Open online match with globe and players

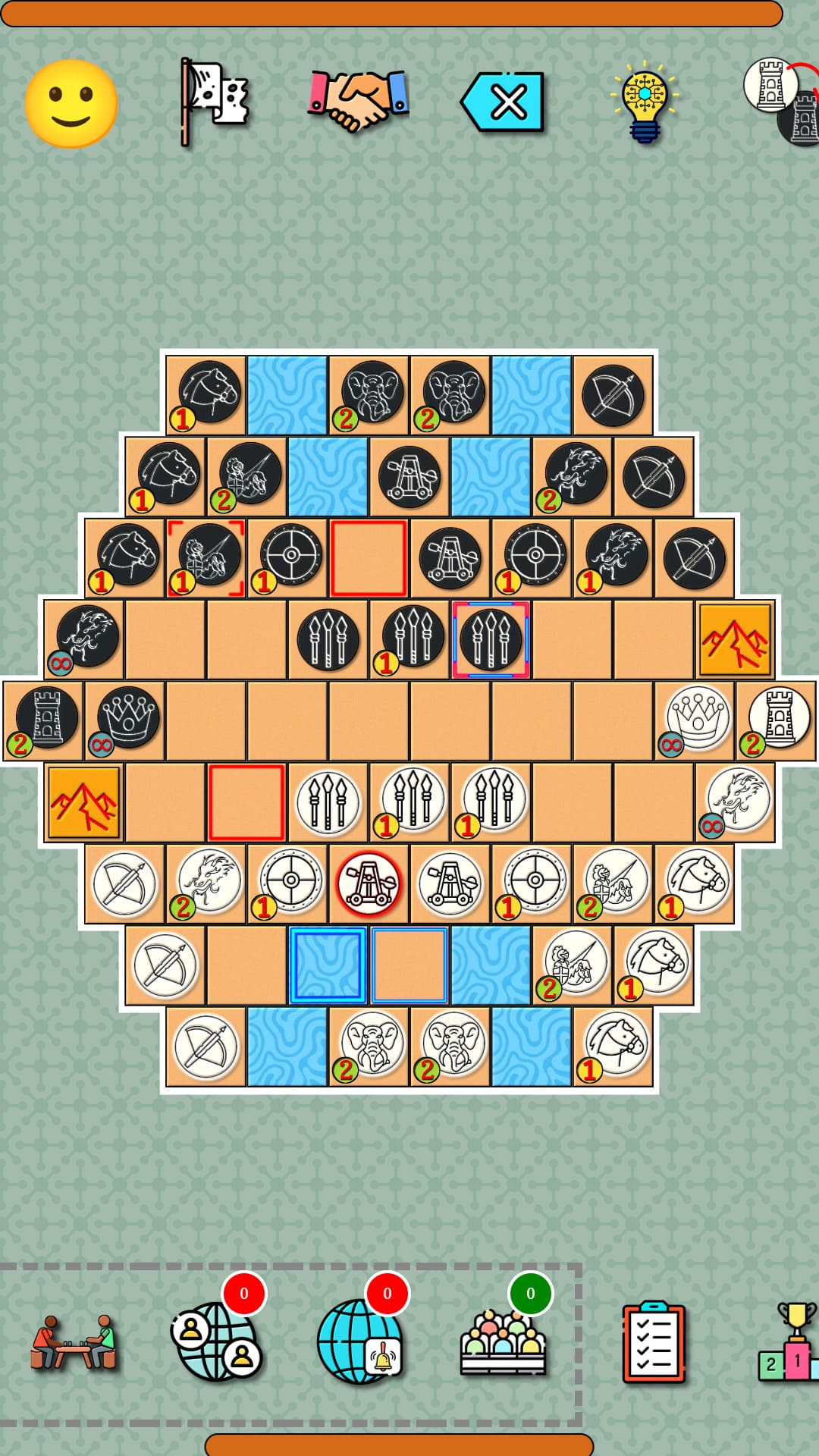217,1341
